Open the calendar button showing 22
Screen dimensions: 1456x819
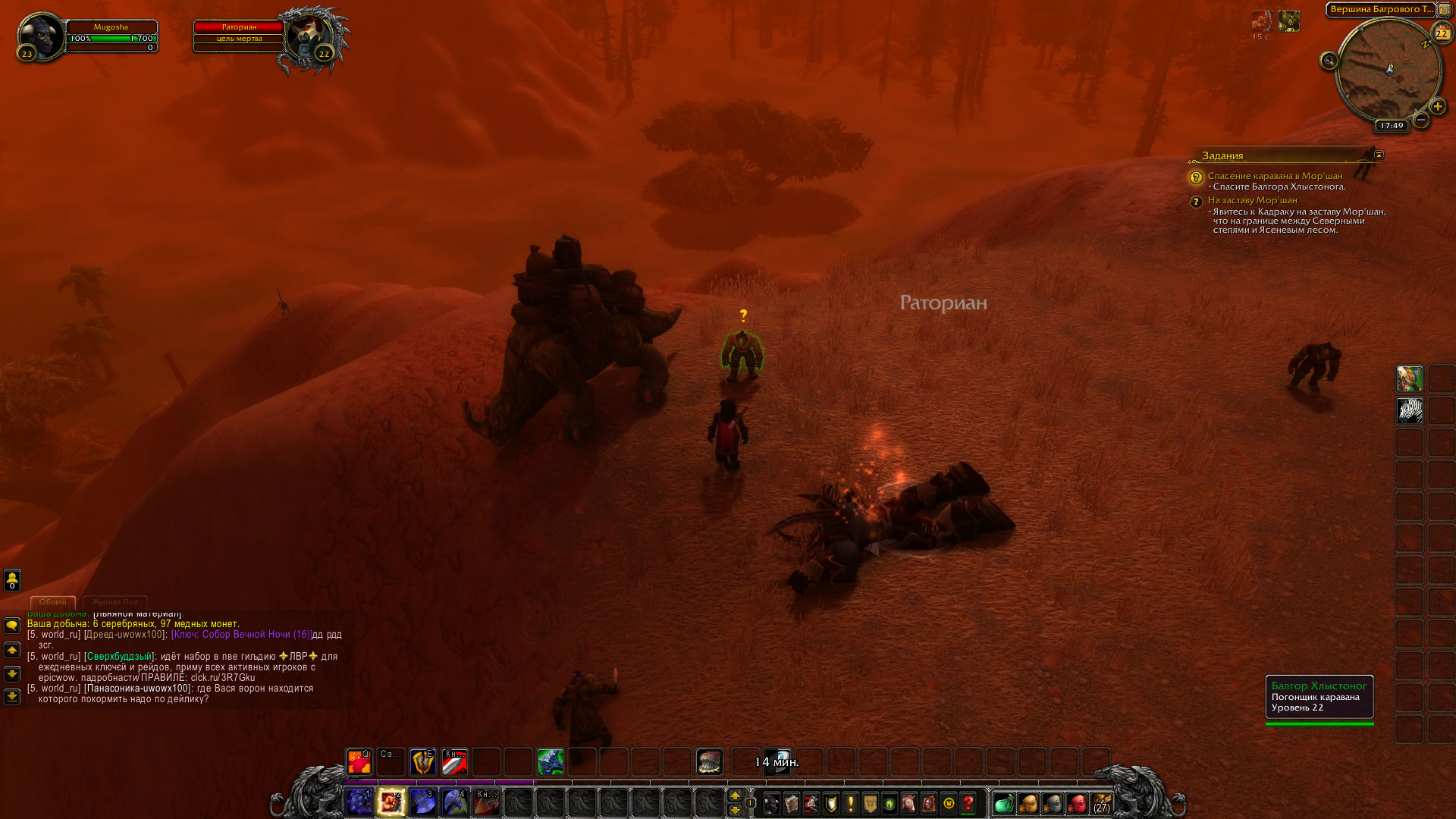coord(1441,33)
